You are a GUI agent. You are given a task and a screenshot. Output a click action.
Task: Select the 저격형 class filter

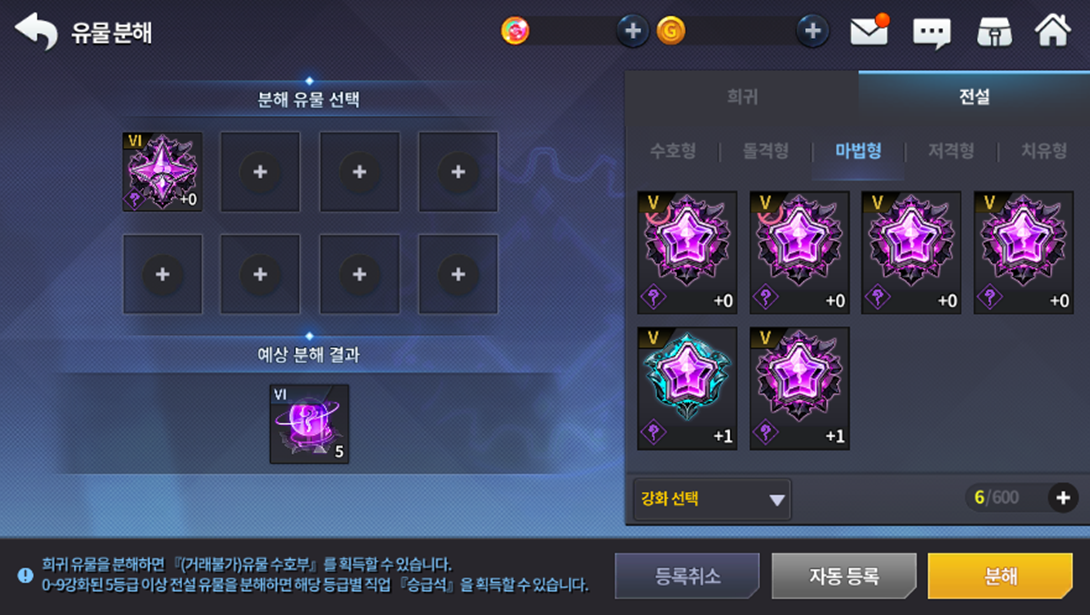[951, 151]
